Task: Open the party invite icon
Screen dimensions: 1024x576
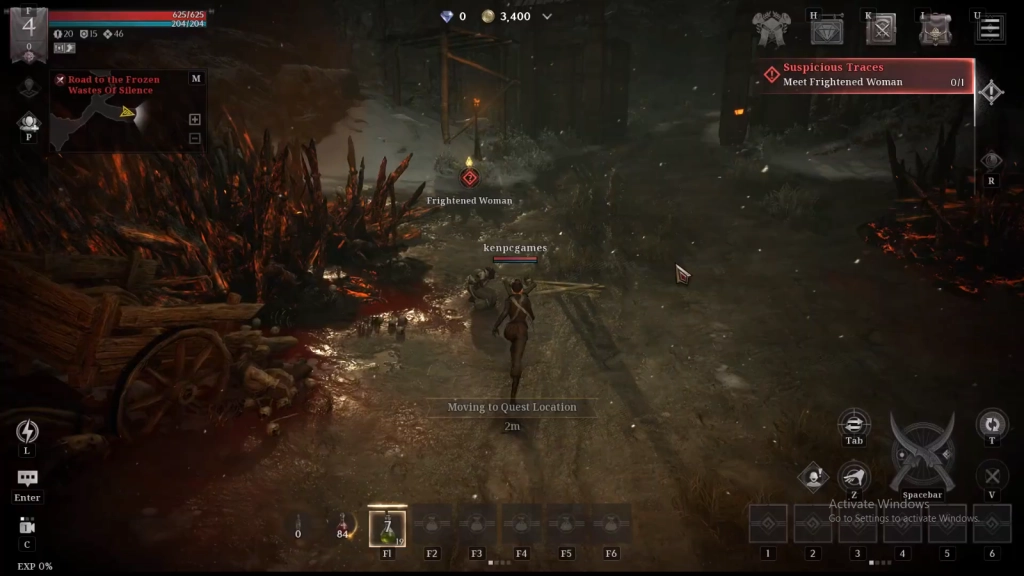Action: coord(28,123)
